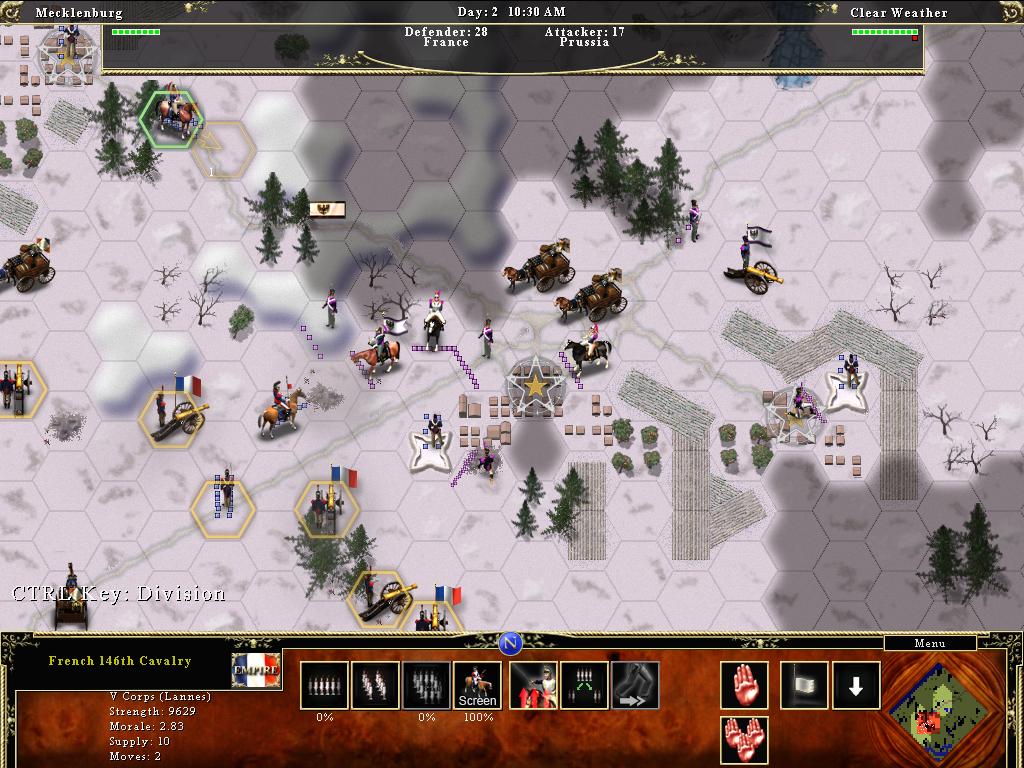Activate the forced march boots icon
This screenshot has height=768, width=1024.
point(636,686)
